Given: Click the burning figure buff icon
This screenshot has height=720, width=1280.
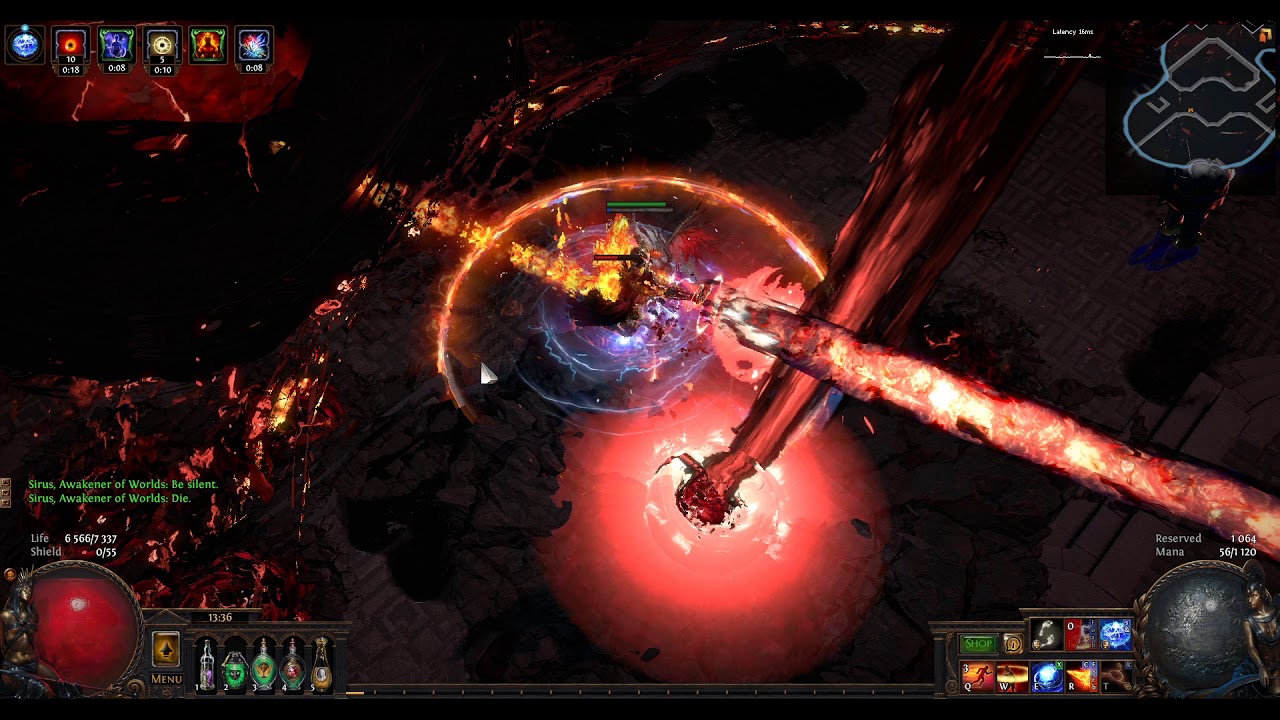Looking at the screenshot, I should click(x=208, y=45).
